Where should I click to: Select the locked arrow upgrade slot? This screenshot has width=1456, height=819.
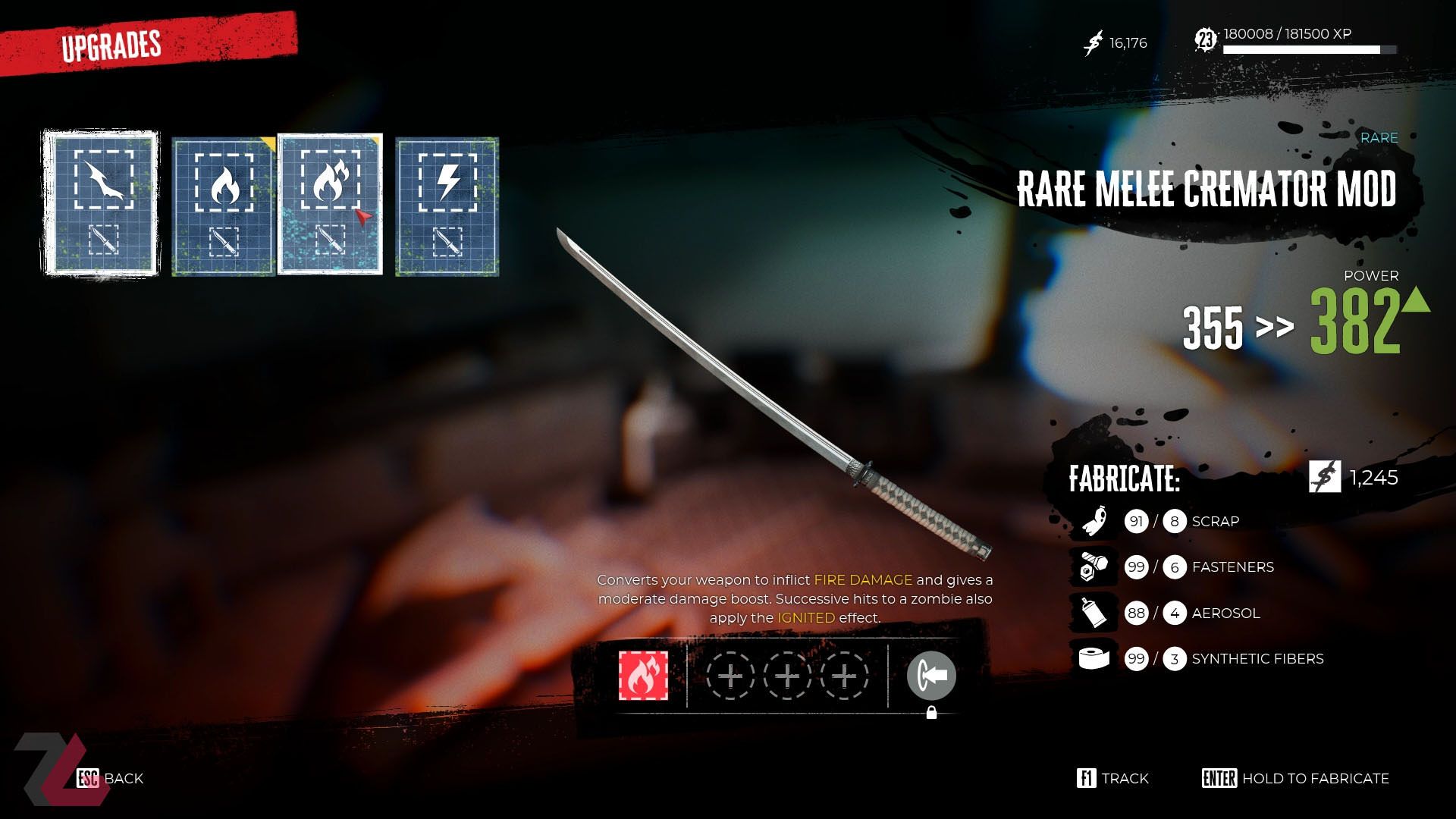[931, 676]
